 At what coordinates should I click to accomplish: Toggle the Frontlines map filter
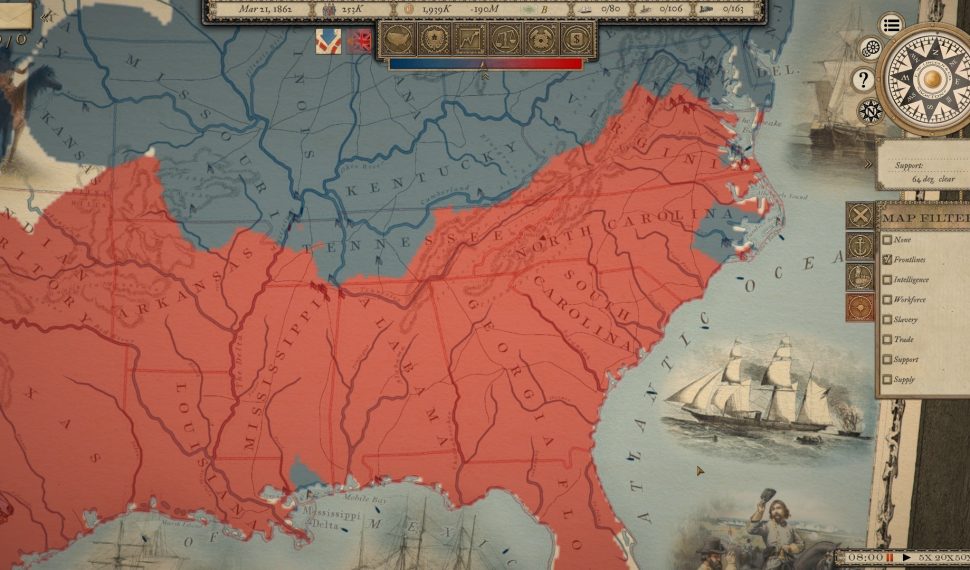pyautogui.click(x=887, y=260)
